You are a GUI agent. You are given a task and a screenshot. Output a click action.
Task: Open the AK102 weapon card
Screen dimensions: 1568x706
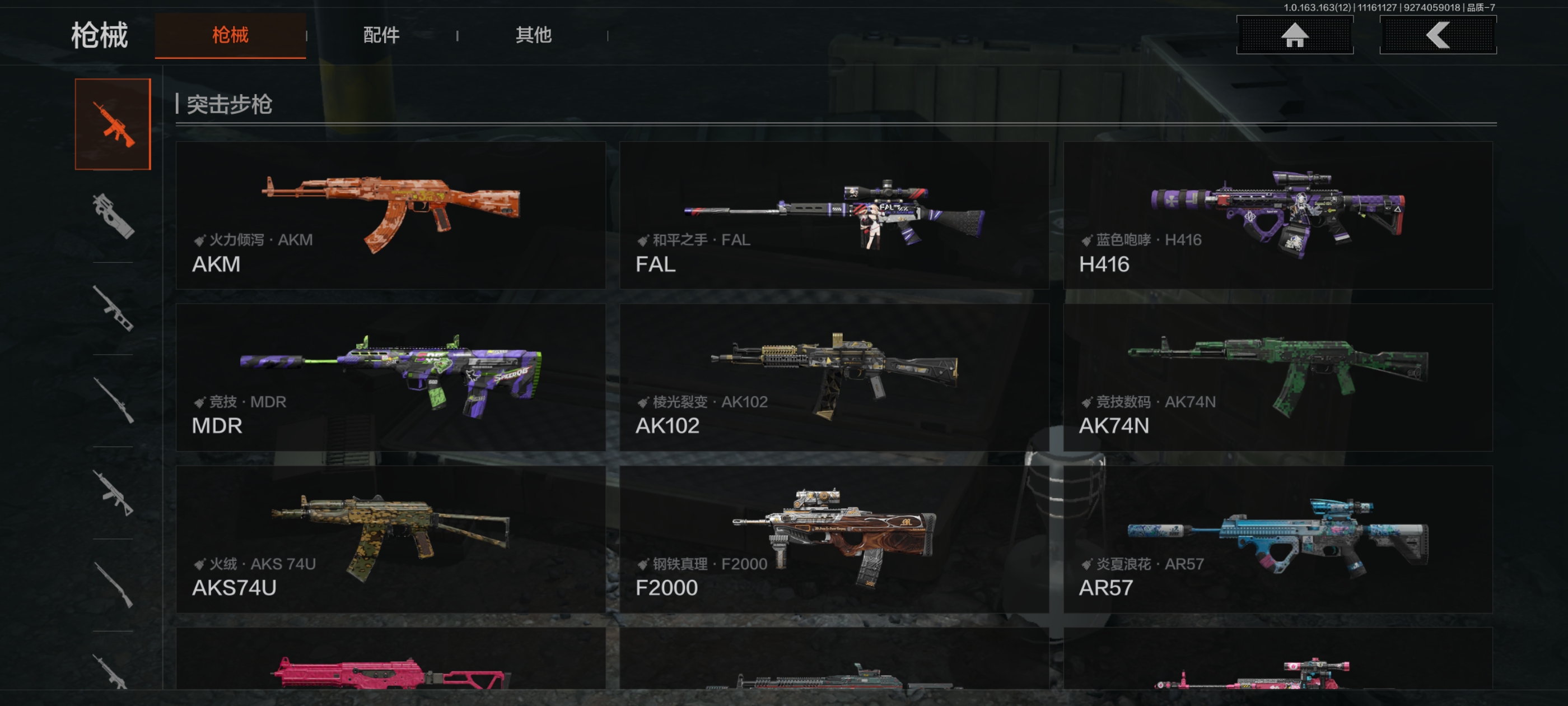(x=834, y=377)
